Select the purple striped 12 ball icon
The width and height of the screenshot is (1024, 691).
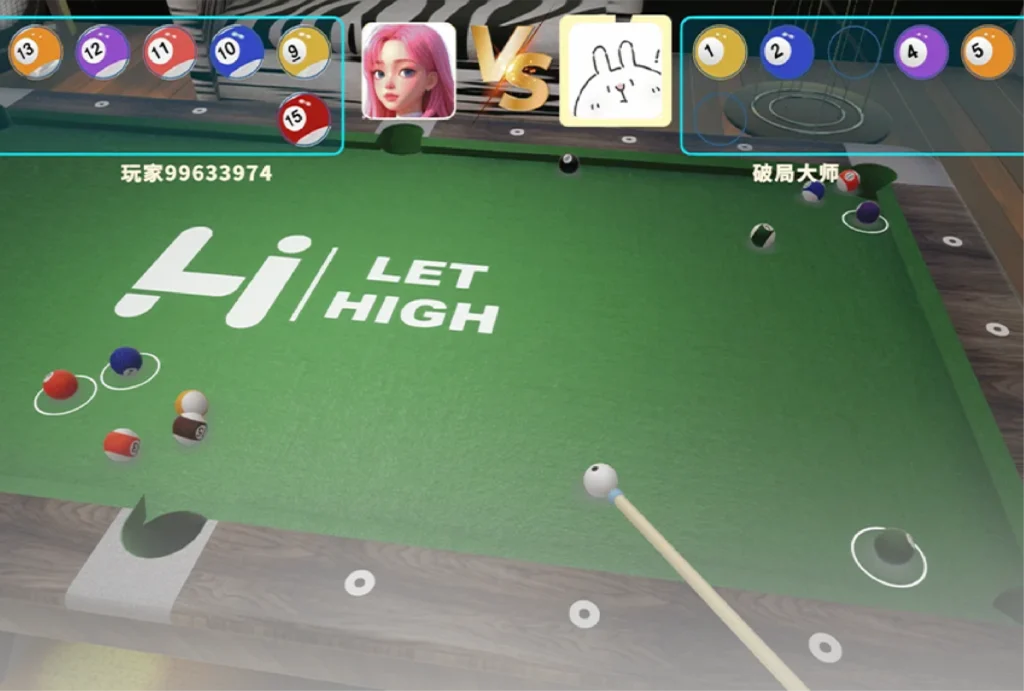103,52
